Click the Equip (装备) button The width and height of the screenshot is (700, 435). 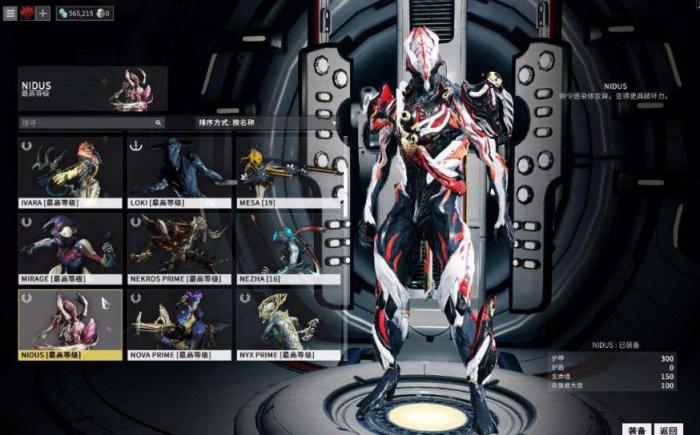636,428
